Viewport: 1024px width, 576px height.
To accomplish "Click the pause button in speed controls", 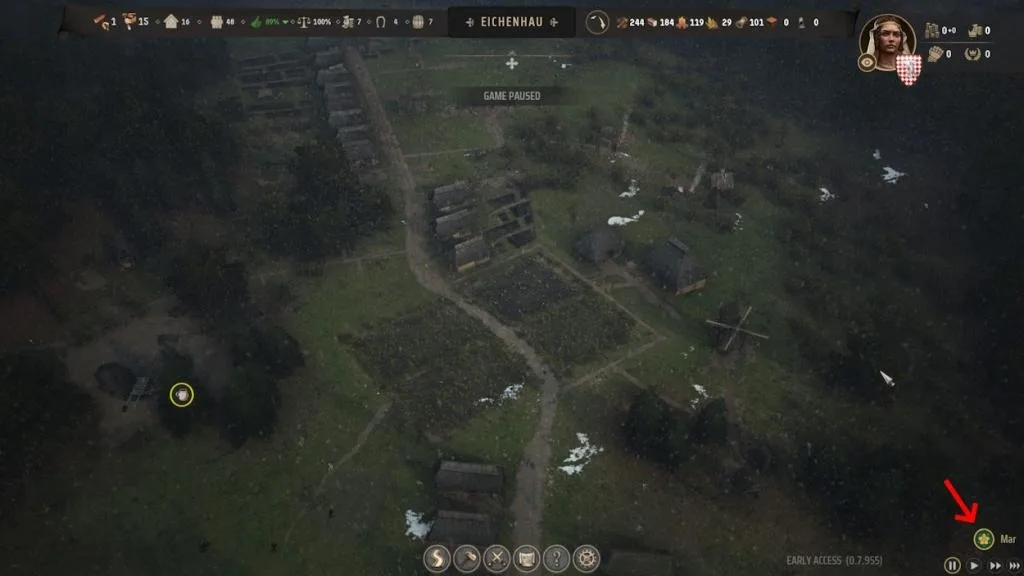I will tap(952, 565).
